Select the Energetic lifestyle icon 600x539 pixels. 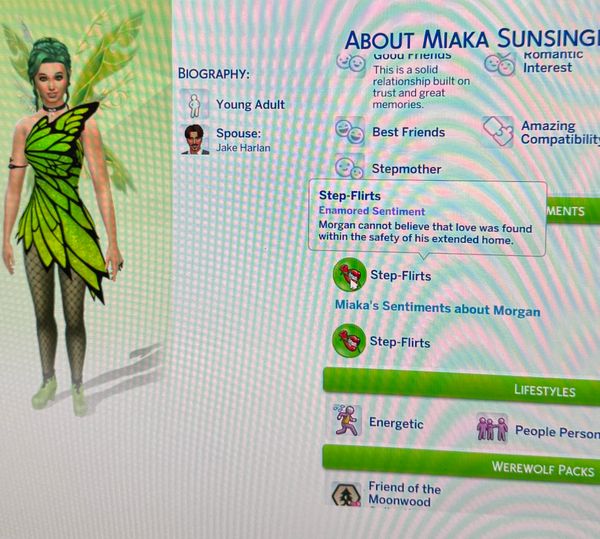pyautogui.click(x=348, y=423)
